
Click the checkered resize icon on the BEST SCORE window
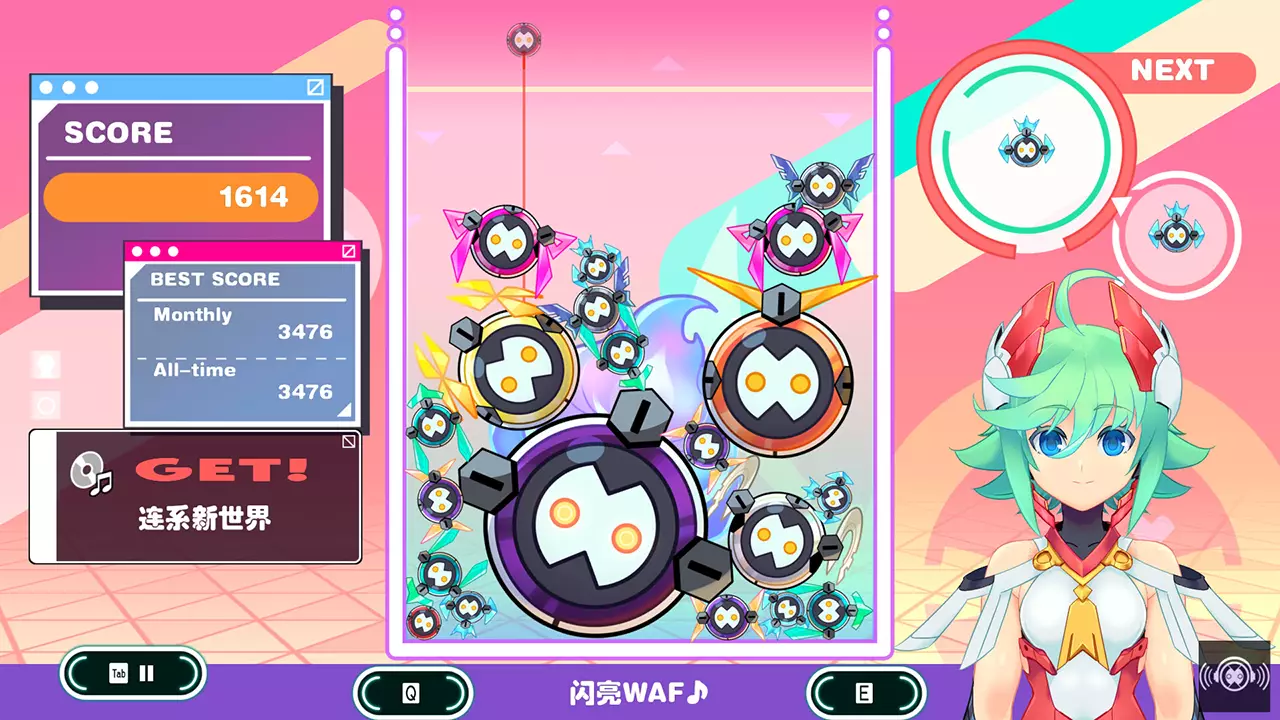[x=350, y=251]
